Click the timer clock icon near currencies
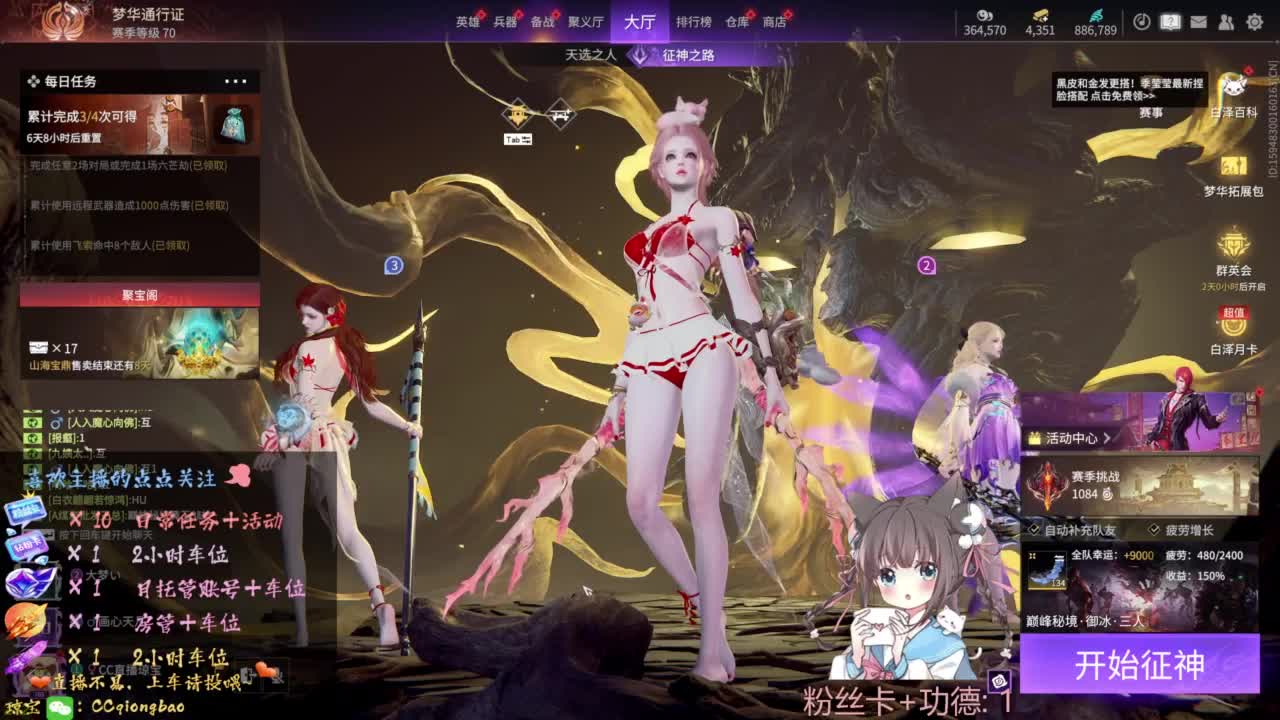Viewport: 1280px width, 720px height. (x=1142, y=20)
